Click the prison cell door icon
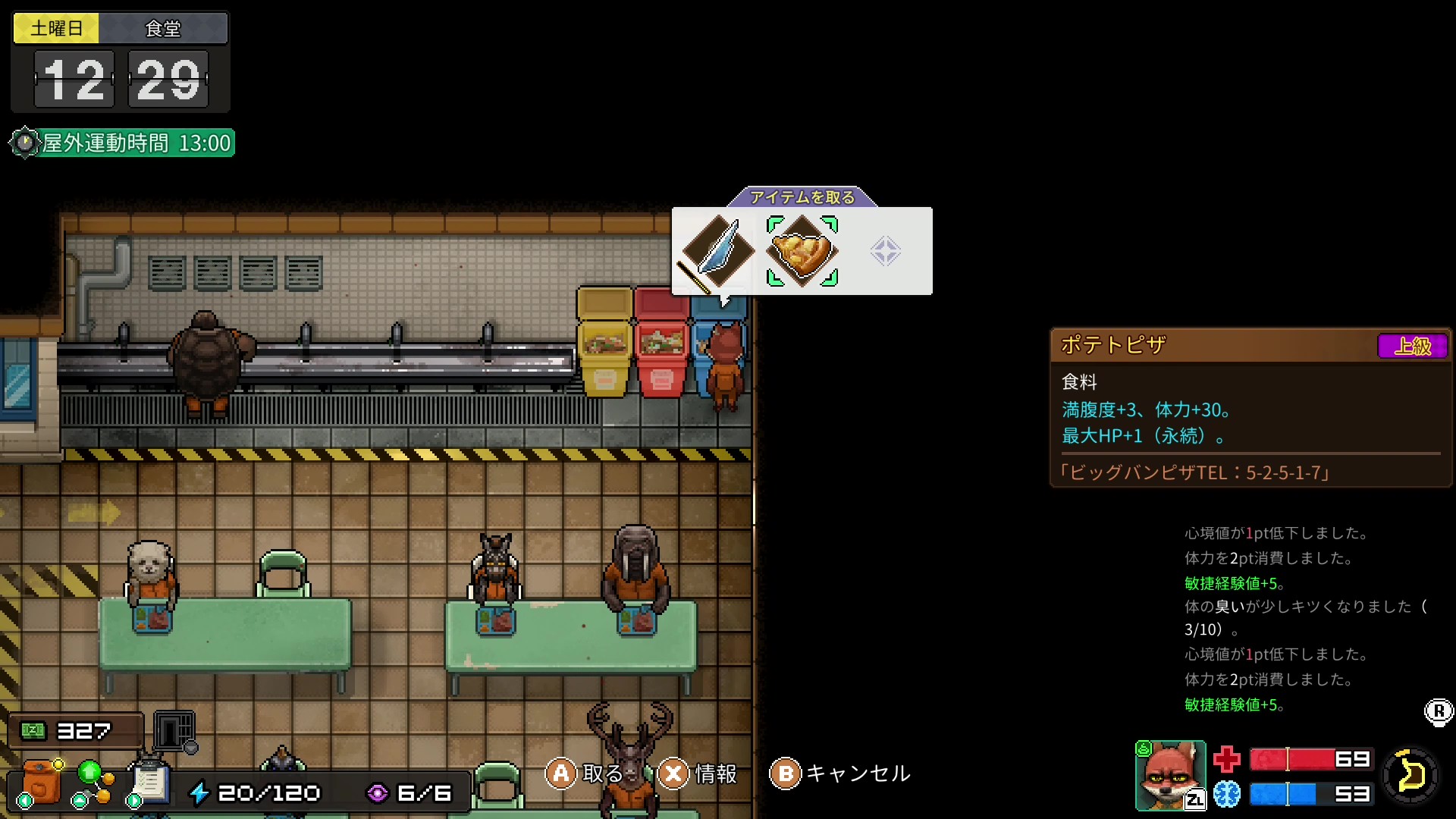Viewport: 1456px width, 819px height. pos(174,731)
